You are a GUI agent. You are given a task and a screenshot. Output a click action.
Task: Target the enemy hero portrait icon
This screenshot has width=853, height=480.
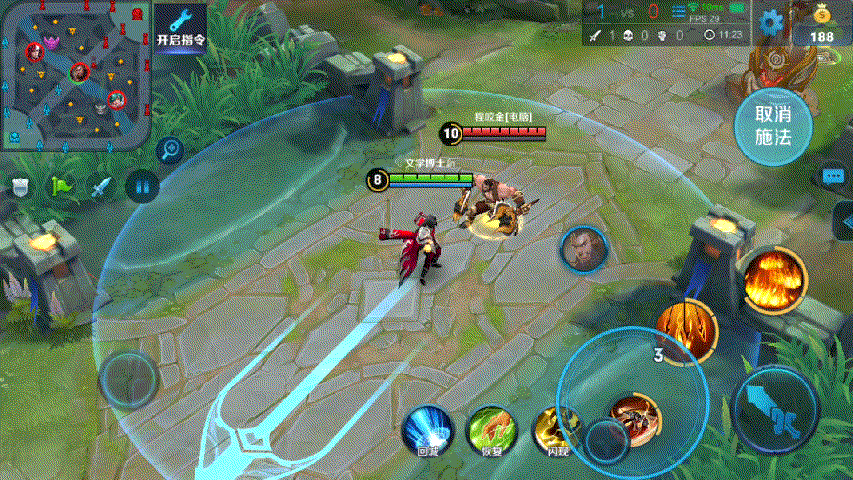[583, 250]
